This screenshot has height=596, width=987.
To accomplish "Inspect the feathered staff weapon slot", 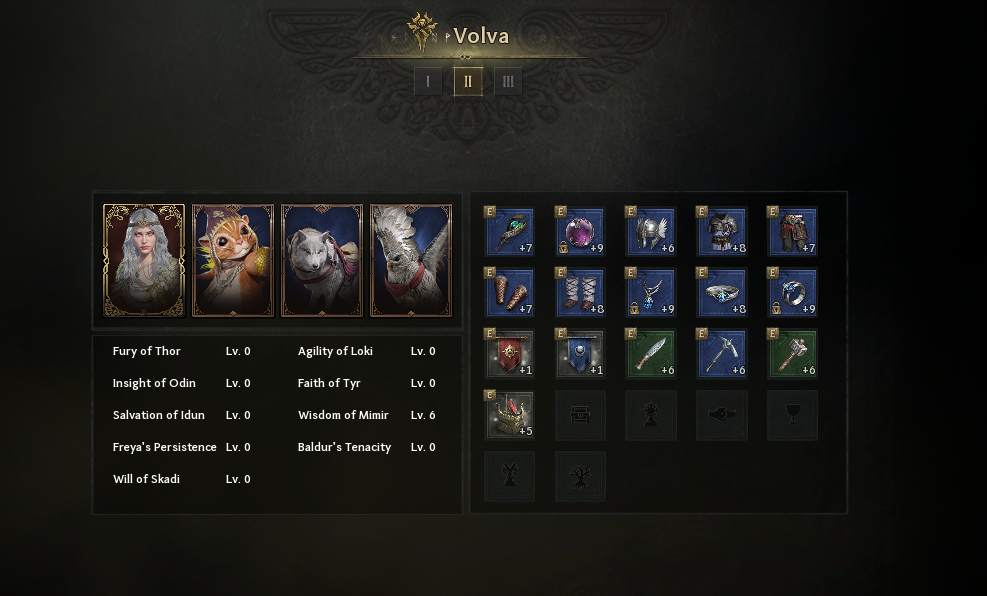I will click(x=510, y=232).
